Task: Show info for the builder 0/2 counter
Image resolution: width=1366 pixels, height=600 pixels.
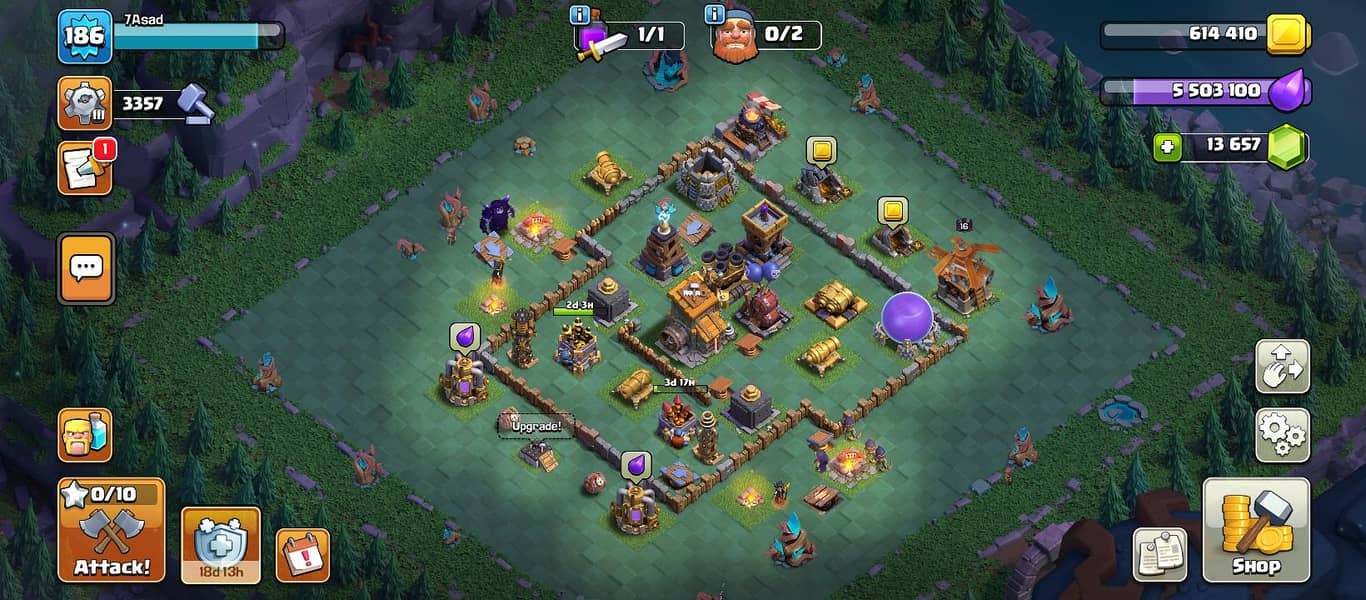Action: tap(714, 15)
